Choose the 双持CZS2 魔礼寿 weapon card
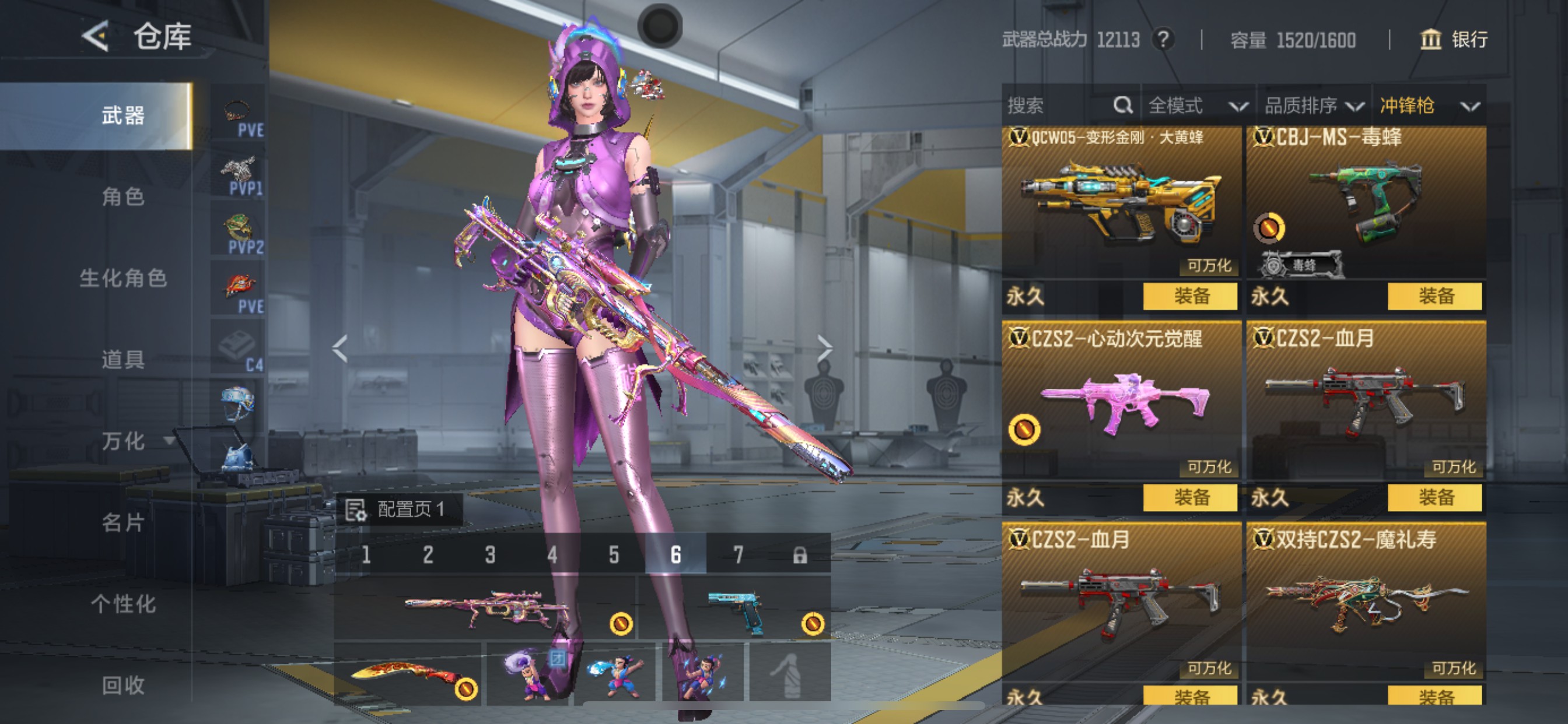The image size is (1568, 724). coord(1366,602)
